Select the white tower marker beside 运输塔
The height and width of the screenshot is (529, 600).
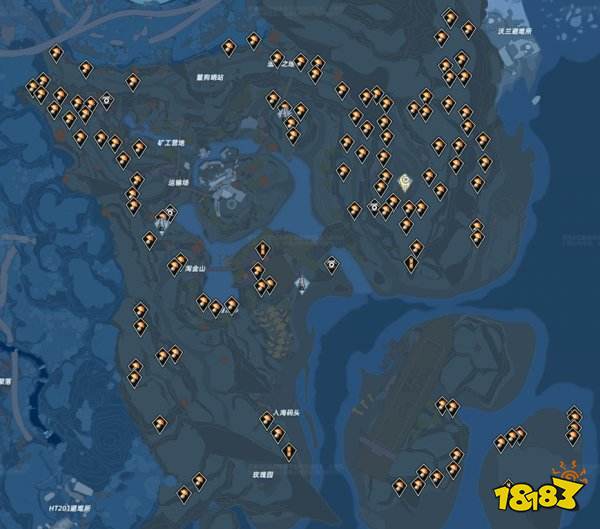tap(160, 218)
